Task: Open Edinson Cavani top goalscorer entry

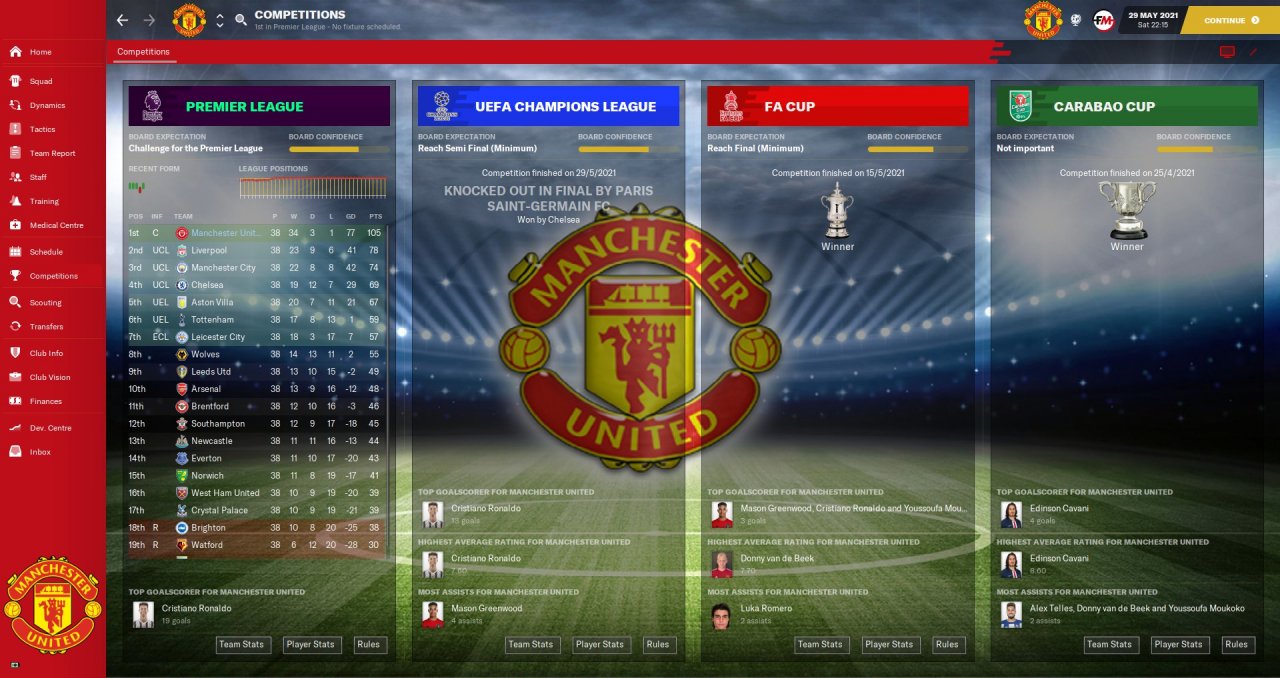Action: click(x=1059, y=508)
